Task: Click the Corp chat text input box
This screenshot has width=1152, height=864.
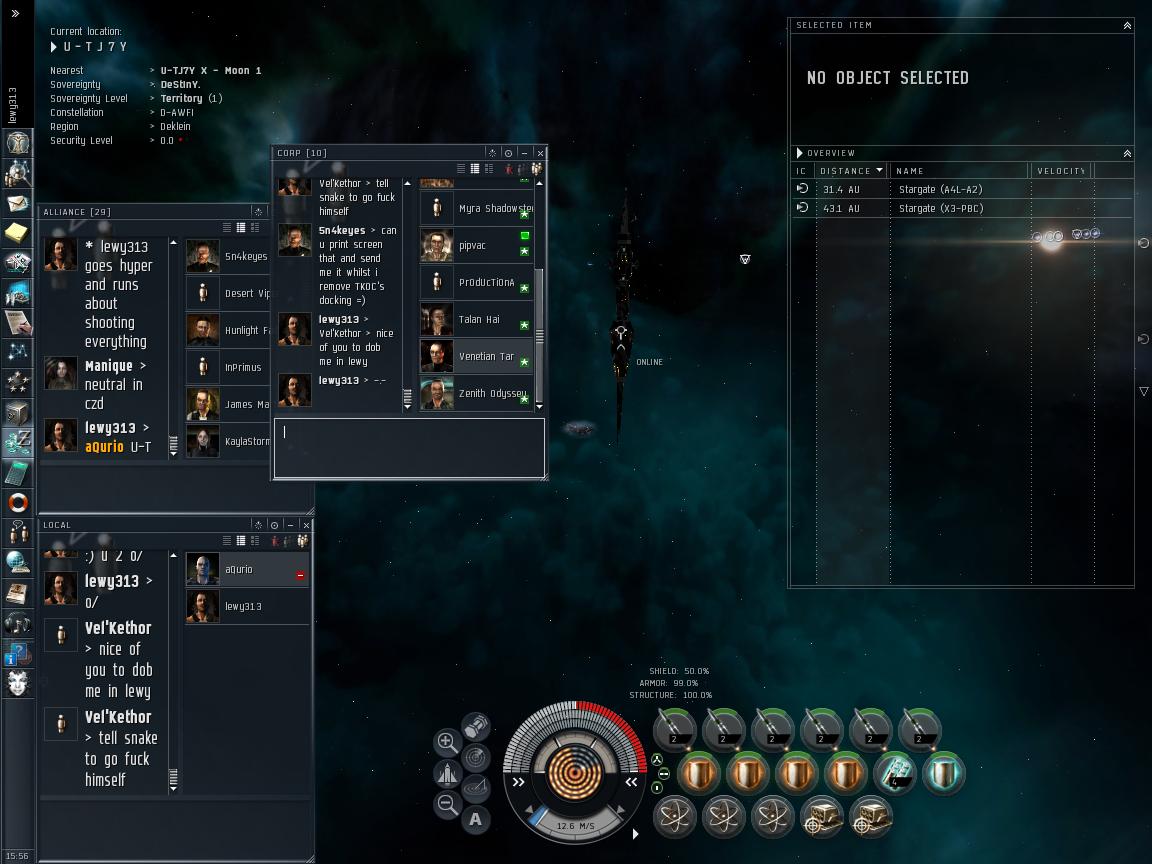Action: [409, 446]
